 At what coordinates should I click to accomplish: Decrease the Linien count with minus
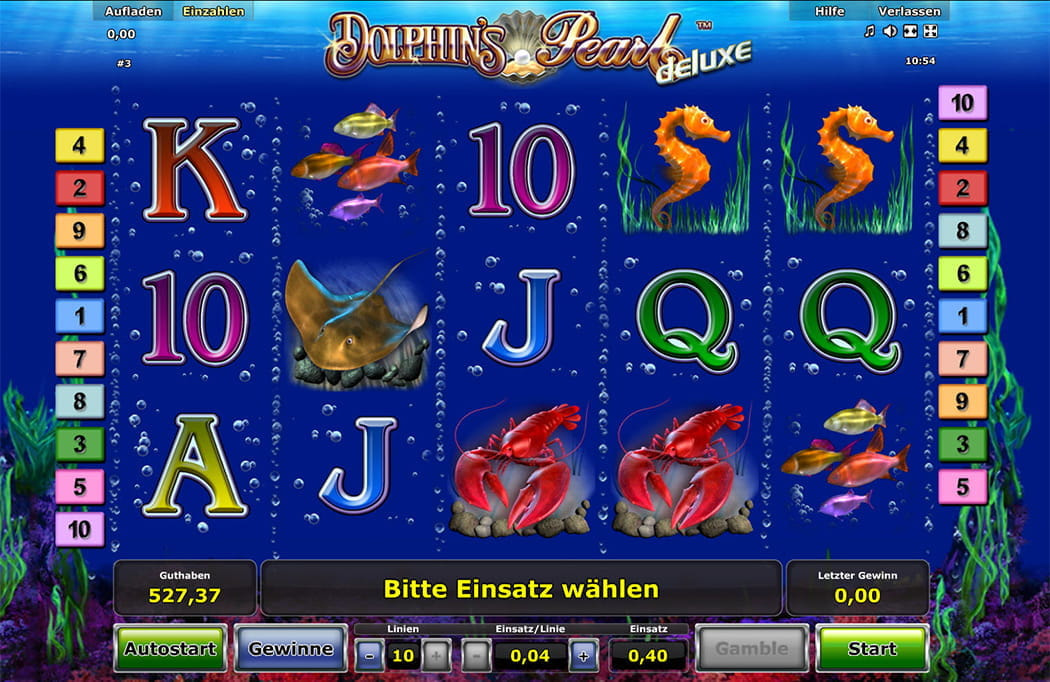point(369,656)
